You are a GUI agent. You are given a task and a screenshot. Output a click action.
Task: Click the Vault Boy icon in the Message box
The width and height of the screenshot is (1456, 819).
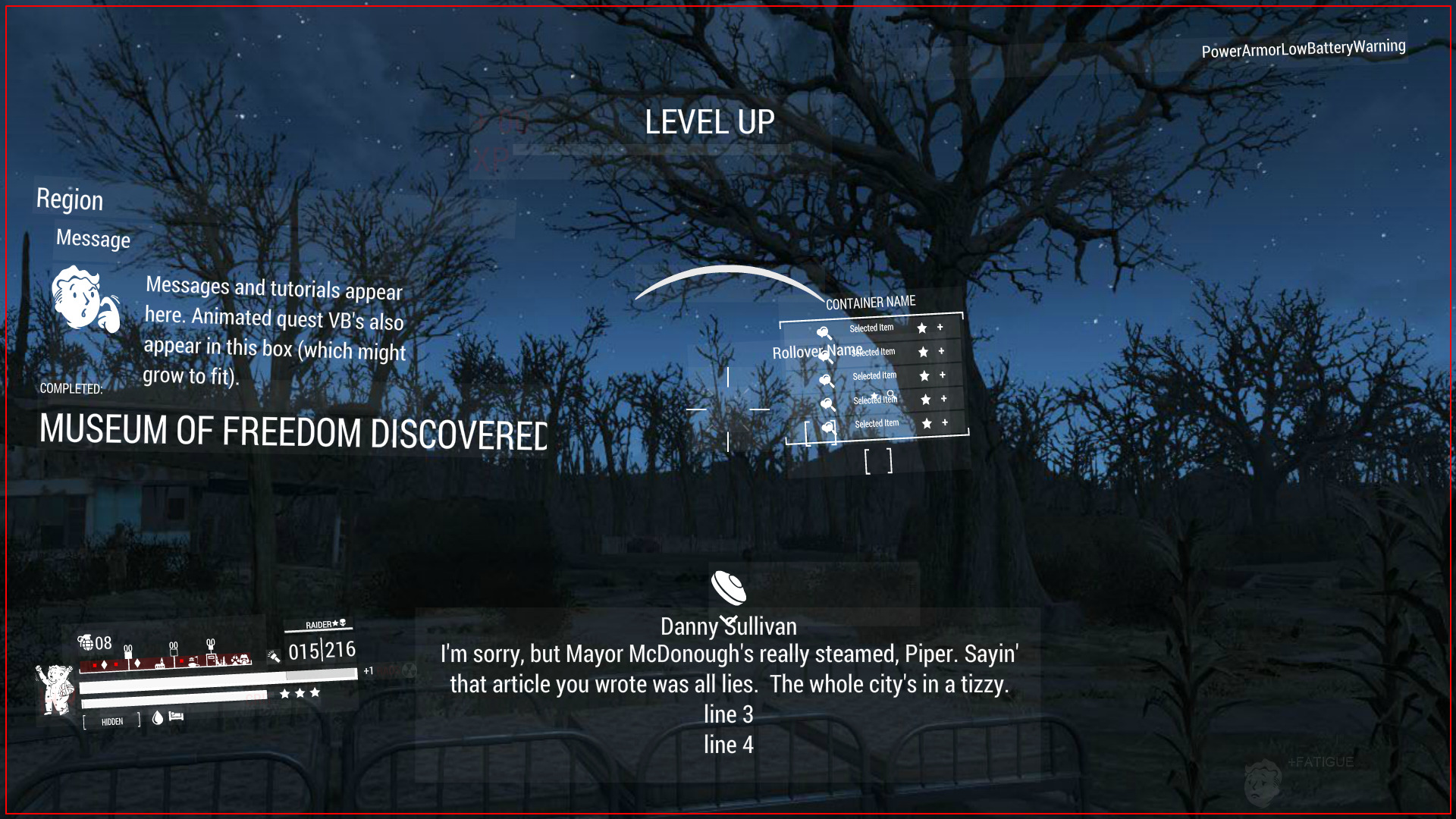tap(83, 298)
